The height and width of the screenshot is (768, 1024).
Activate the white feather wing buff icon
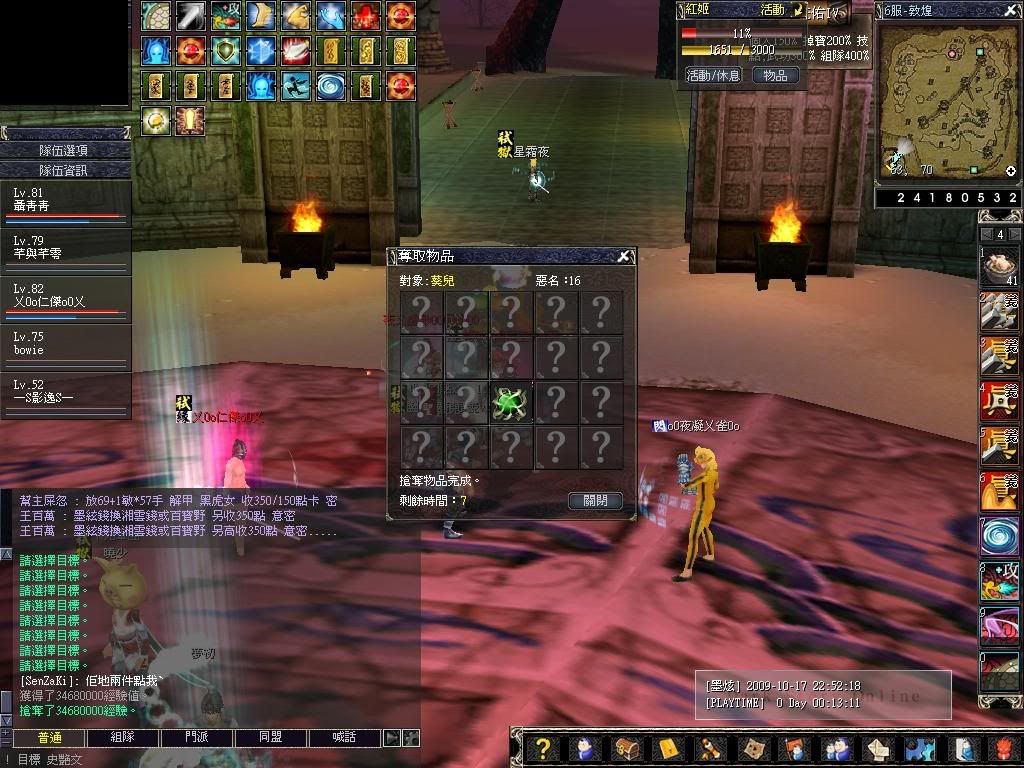pos(296,50)
